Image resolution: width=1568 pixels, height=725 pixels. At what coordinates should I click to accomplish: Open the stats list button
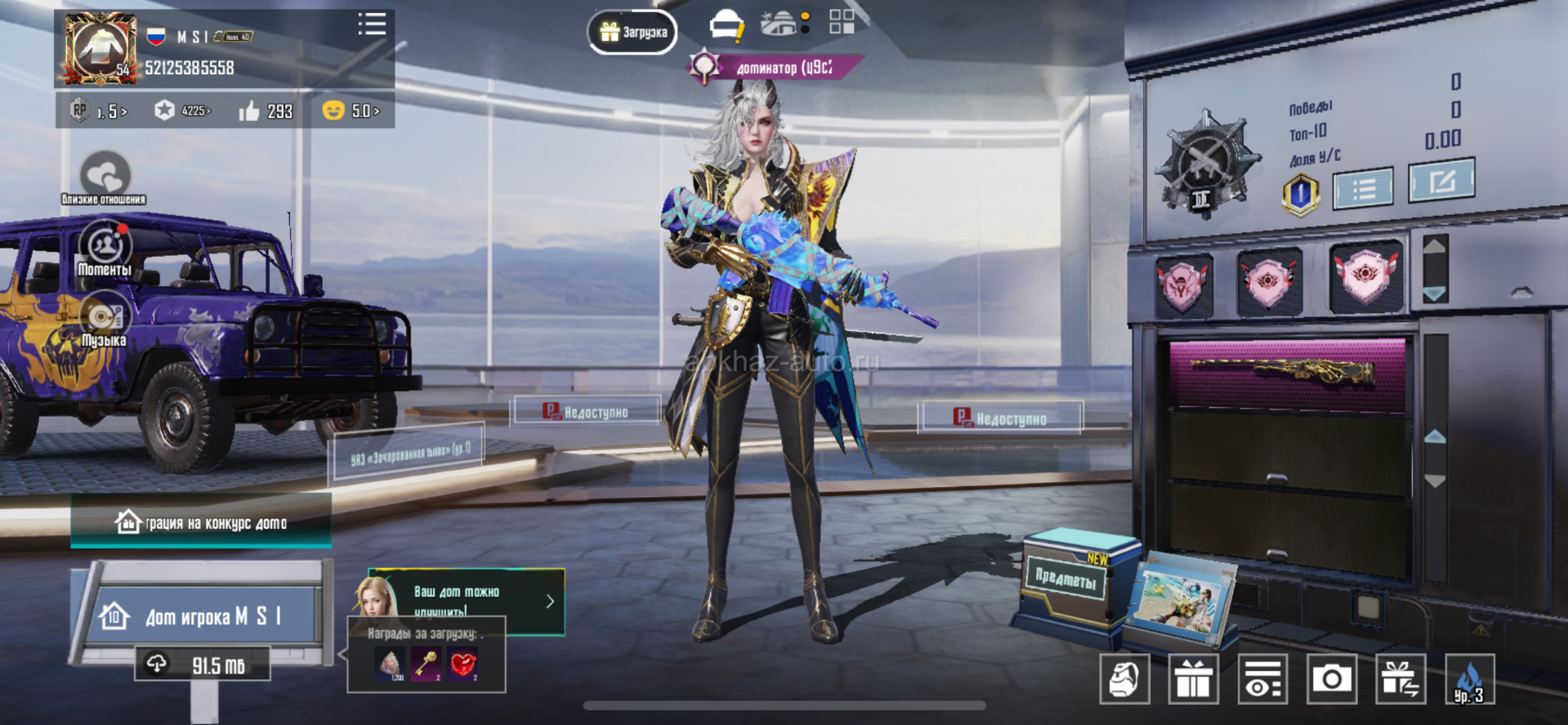1363,190
